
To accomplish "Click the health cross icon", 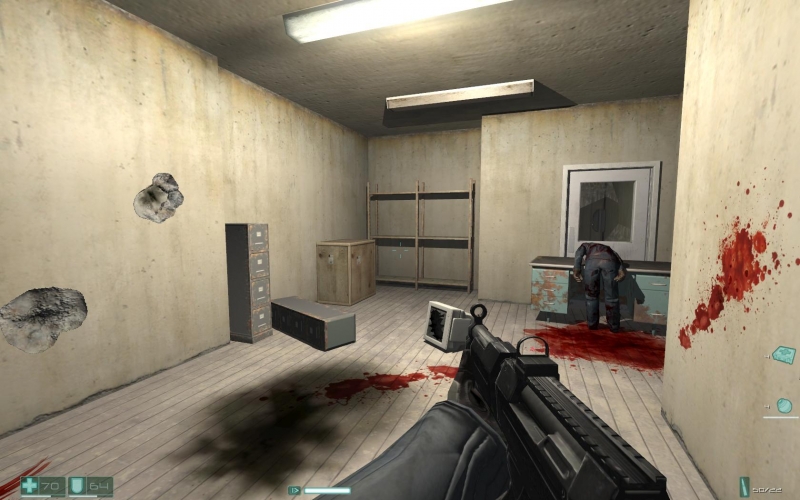I will (x=29, y=487).
